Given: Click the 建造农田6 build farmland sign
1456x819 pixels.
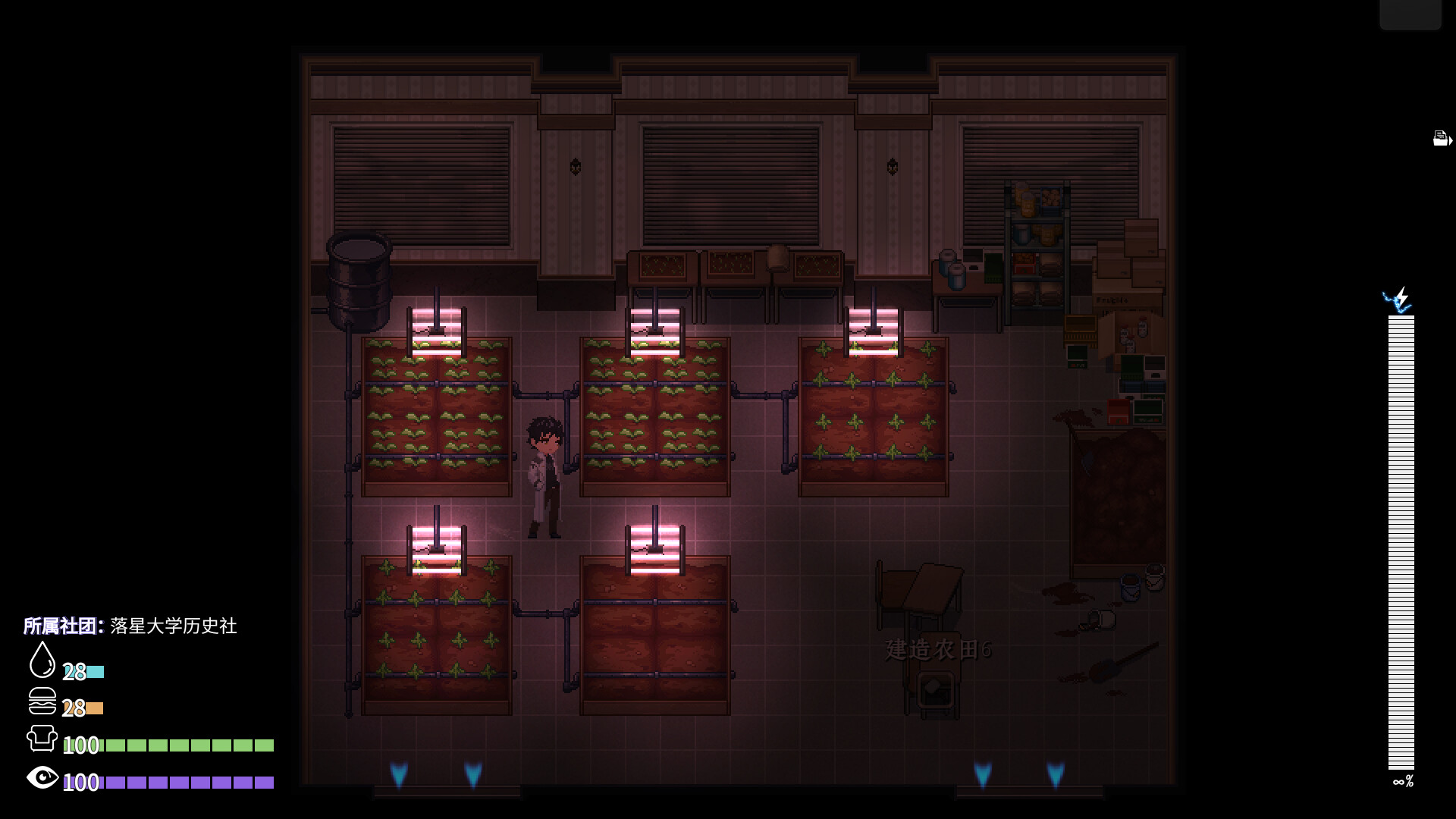Looking at the screenshot, I should coord(938,651).
